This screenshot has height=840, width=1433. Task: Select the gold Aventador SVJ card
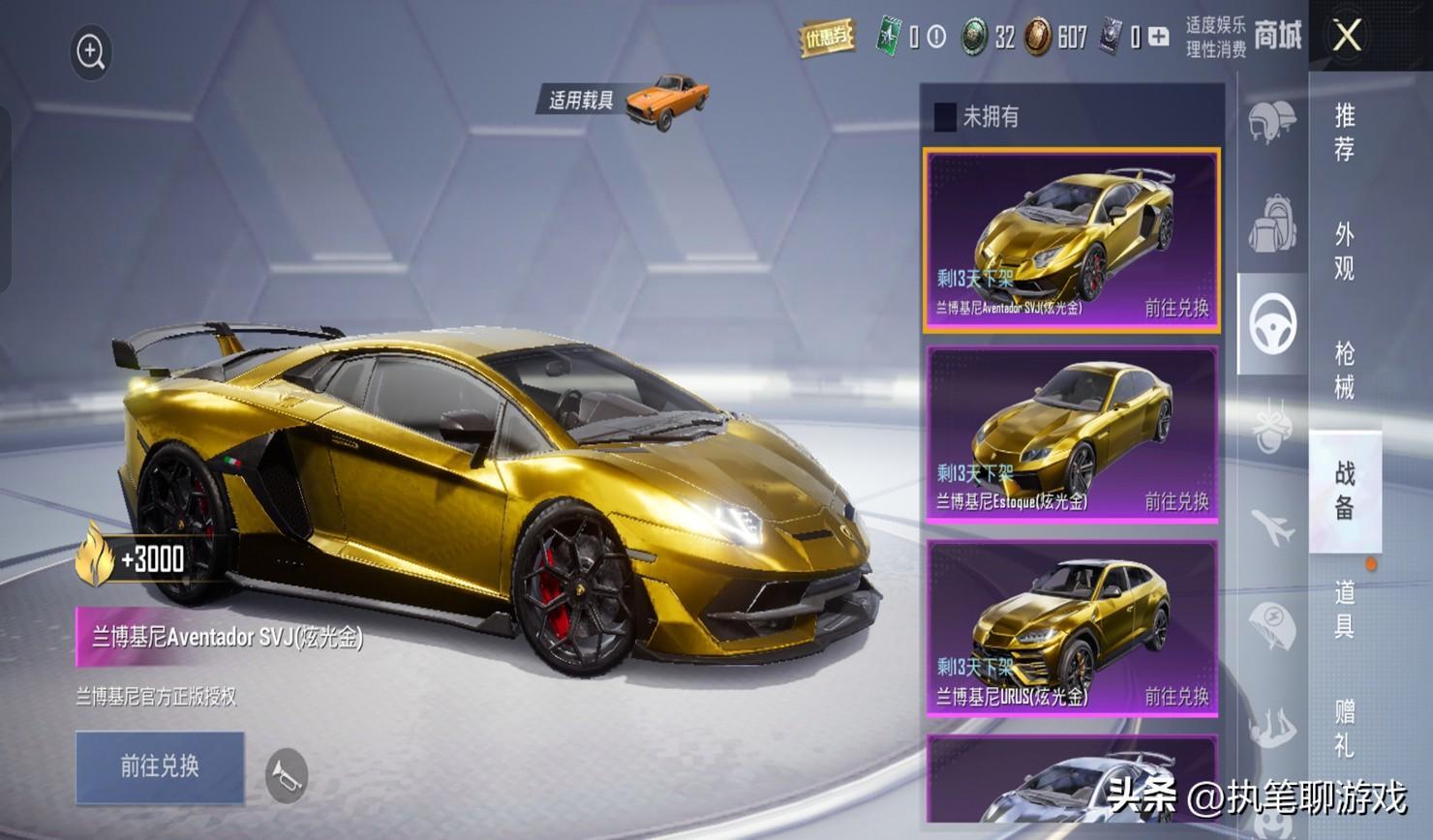pos(1071,240)
